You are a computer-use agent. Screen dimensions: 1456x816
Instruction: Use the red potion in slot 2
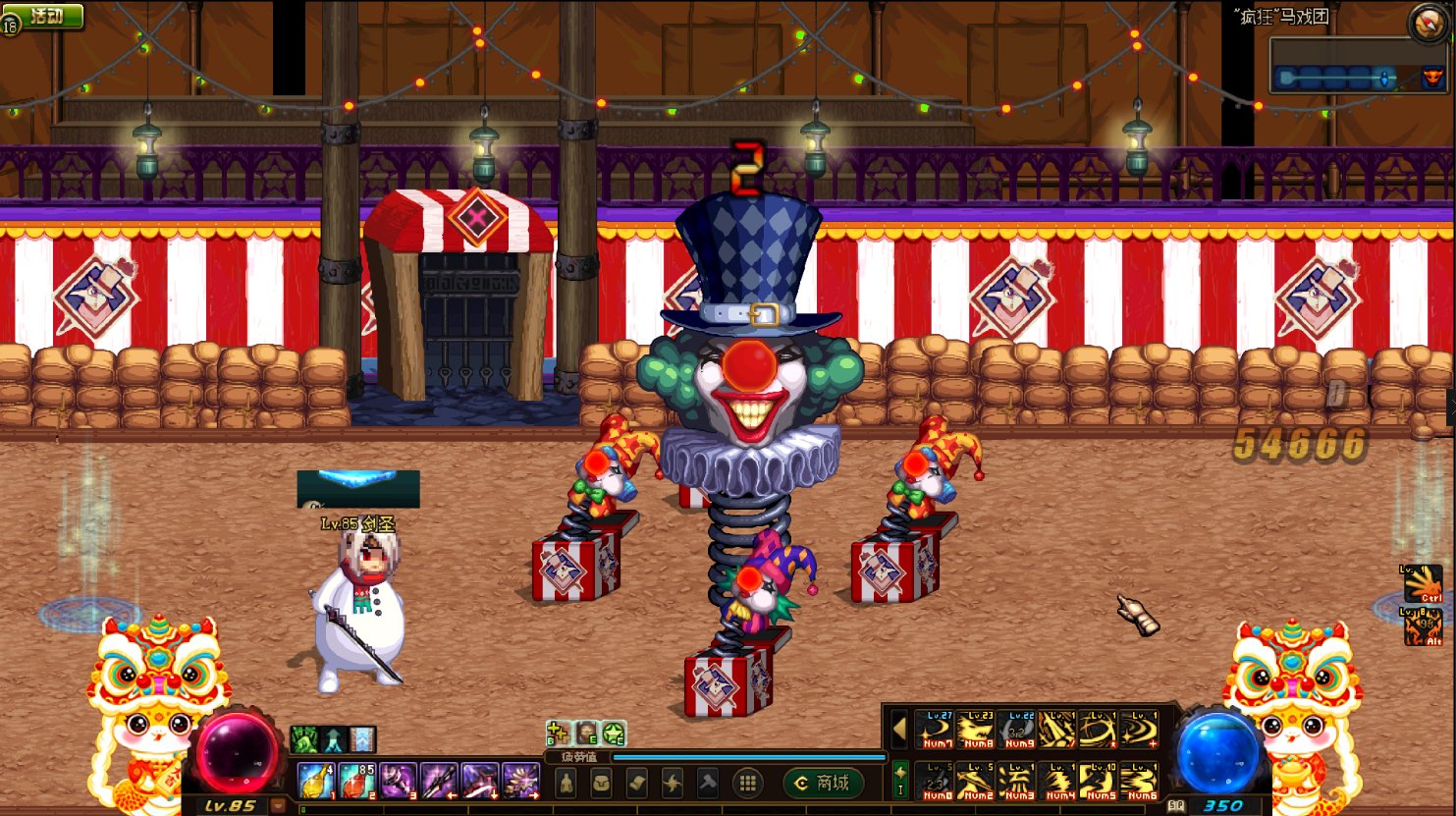tap(357, 782)
